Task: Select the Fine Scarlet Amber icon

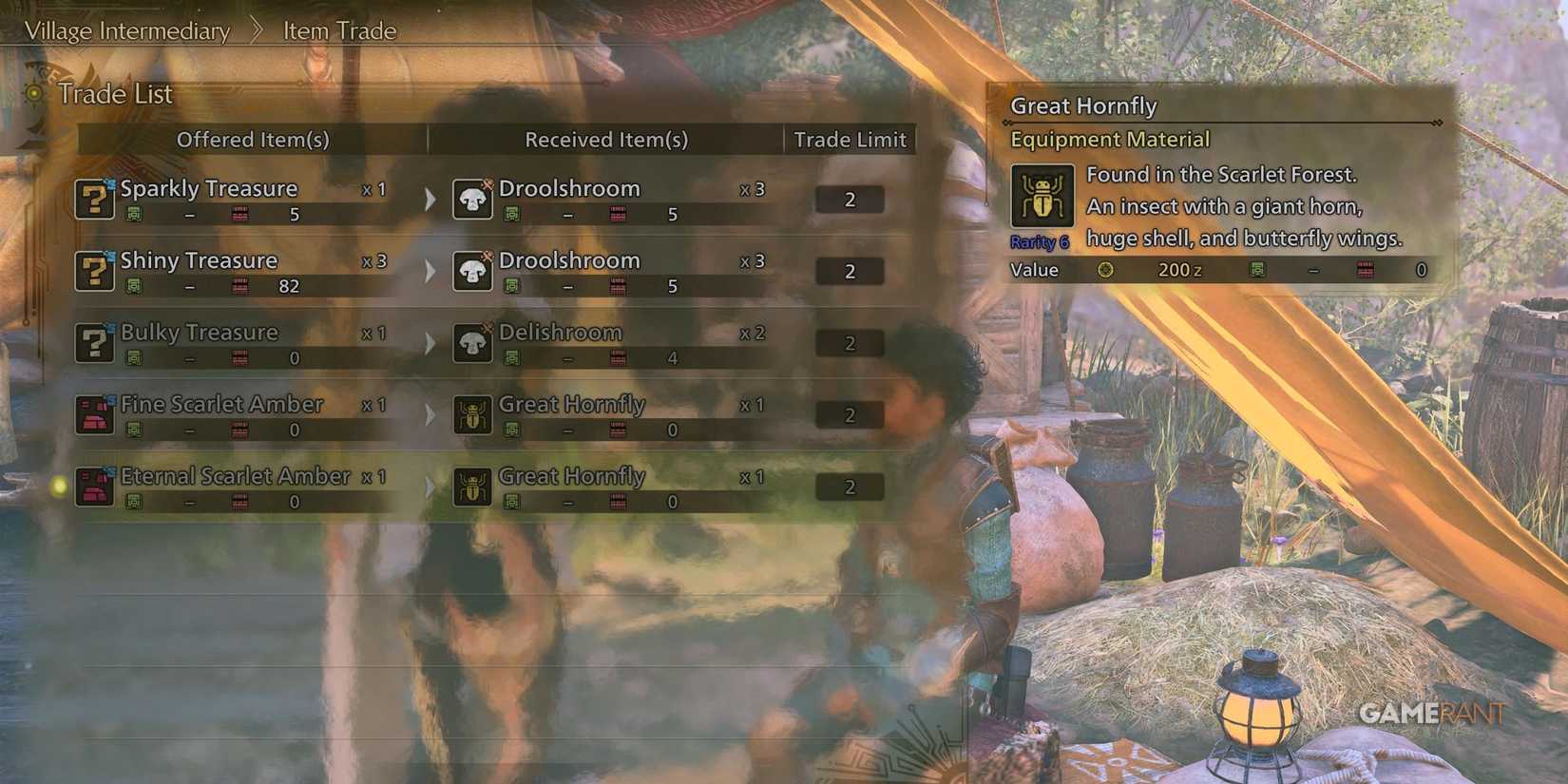Action: click(94, 415)
